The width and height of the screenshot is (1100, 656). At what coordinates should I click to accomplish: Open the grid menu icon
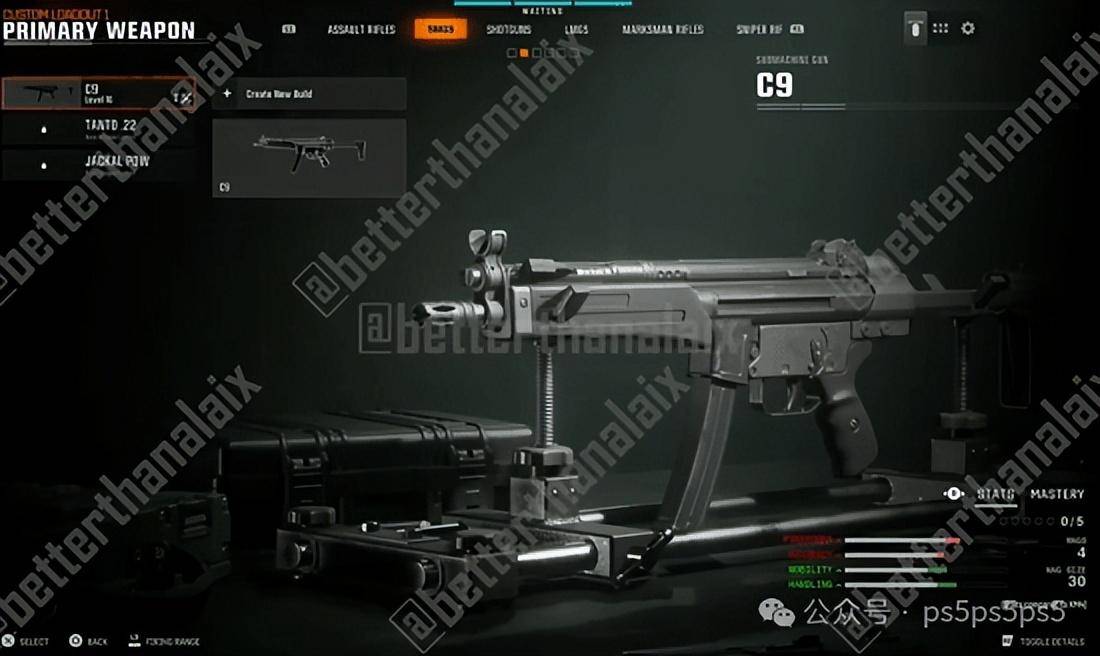click(x=940, y=29)
